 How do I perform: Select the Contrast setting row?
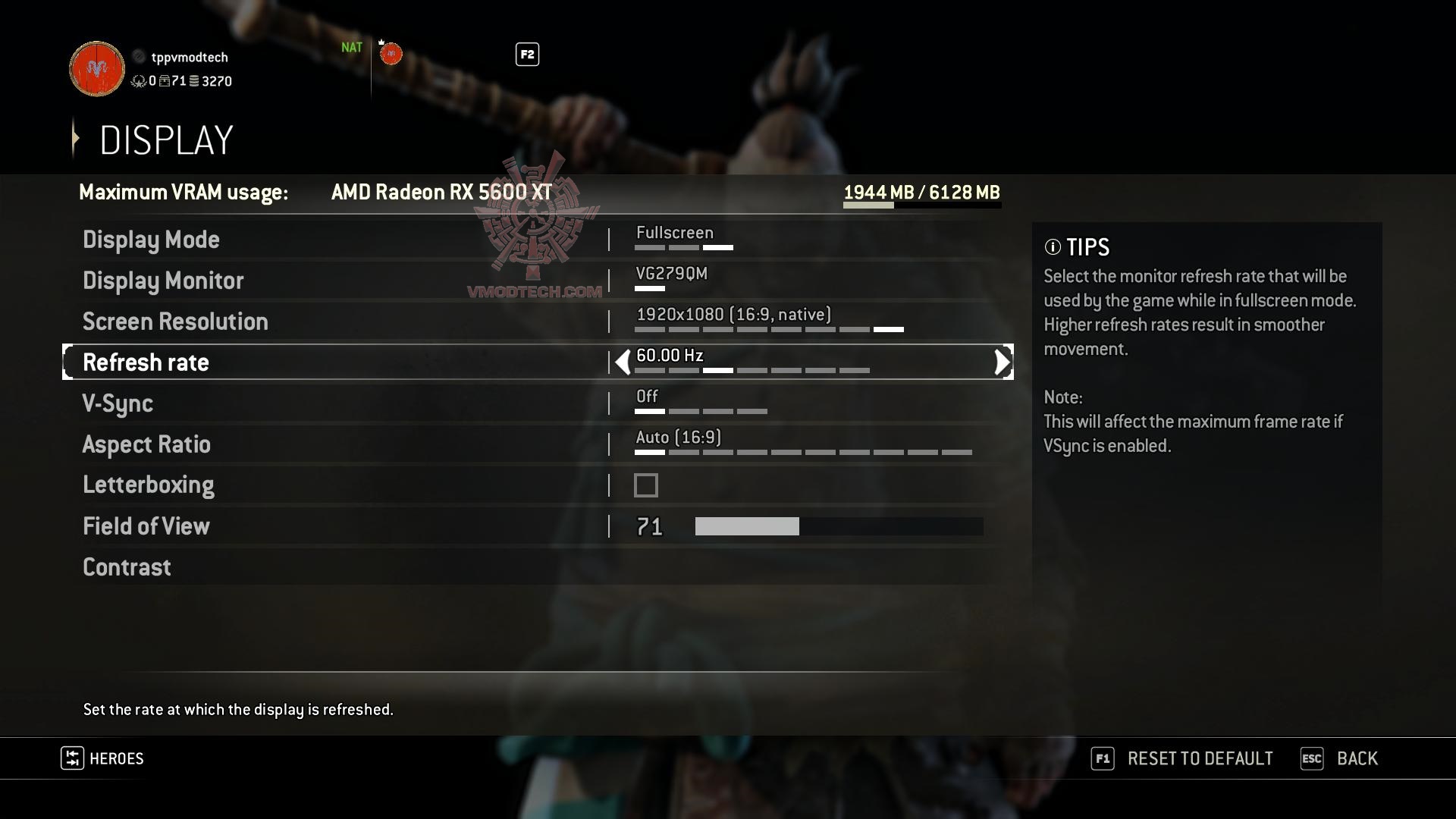tap(127, 567)
